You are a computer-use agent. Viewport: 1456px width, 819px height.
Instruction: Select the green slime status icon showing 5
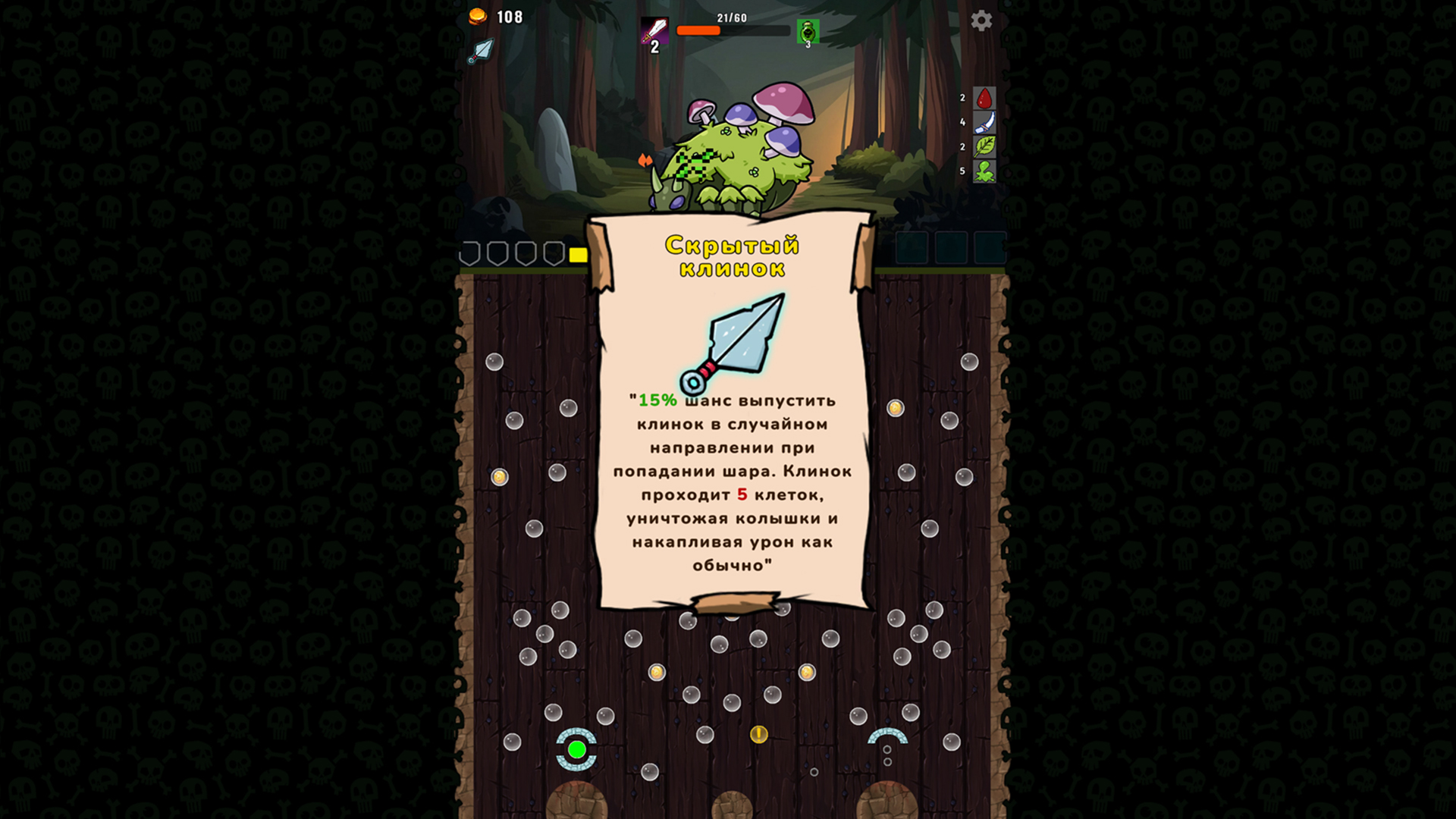[x=984, y=171]
